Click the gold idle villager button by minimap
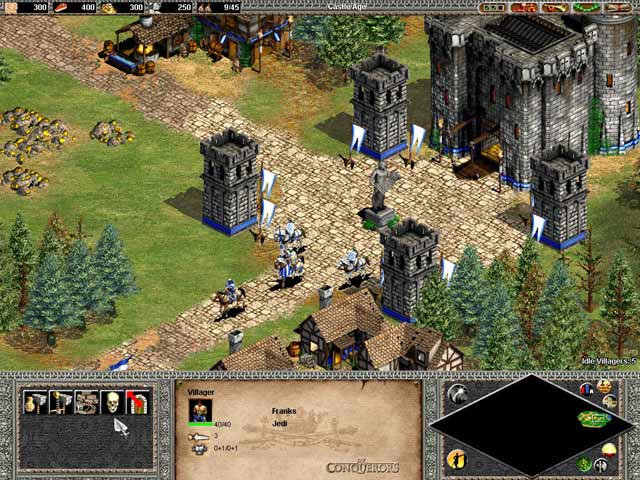 point(457,458)
